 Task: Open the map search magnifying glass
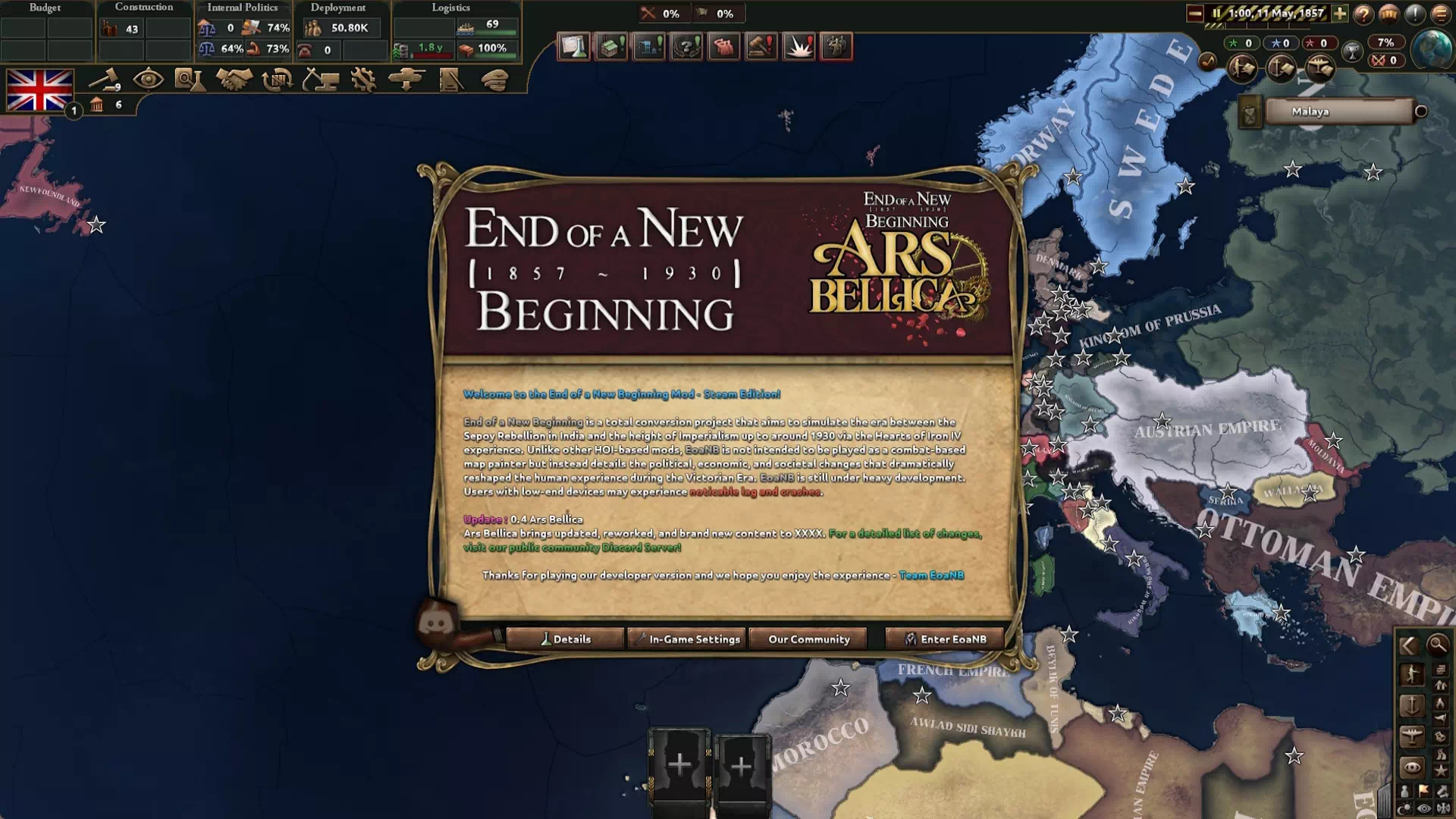click(1437, 645)
